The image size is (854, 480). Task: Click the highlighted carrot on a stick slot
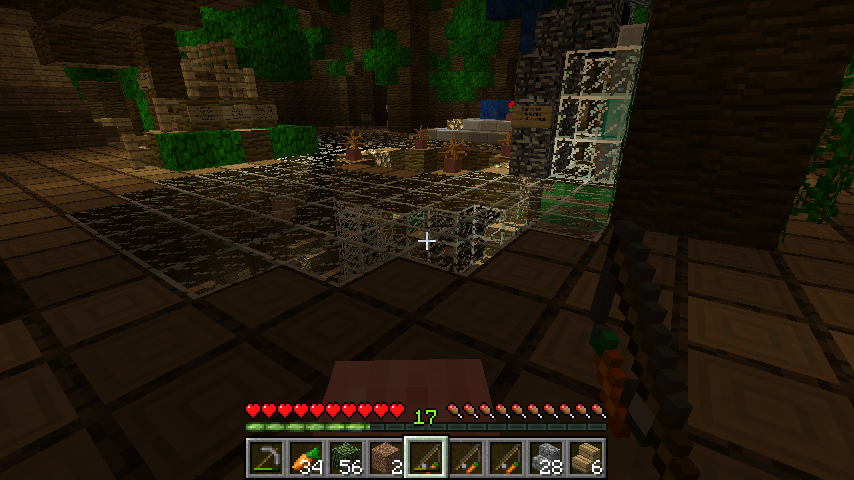click(426, 458)
